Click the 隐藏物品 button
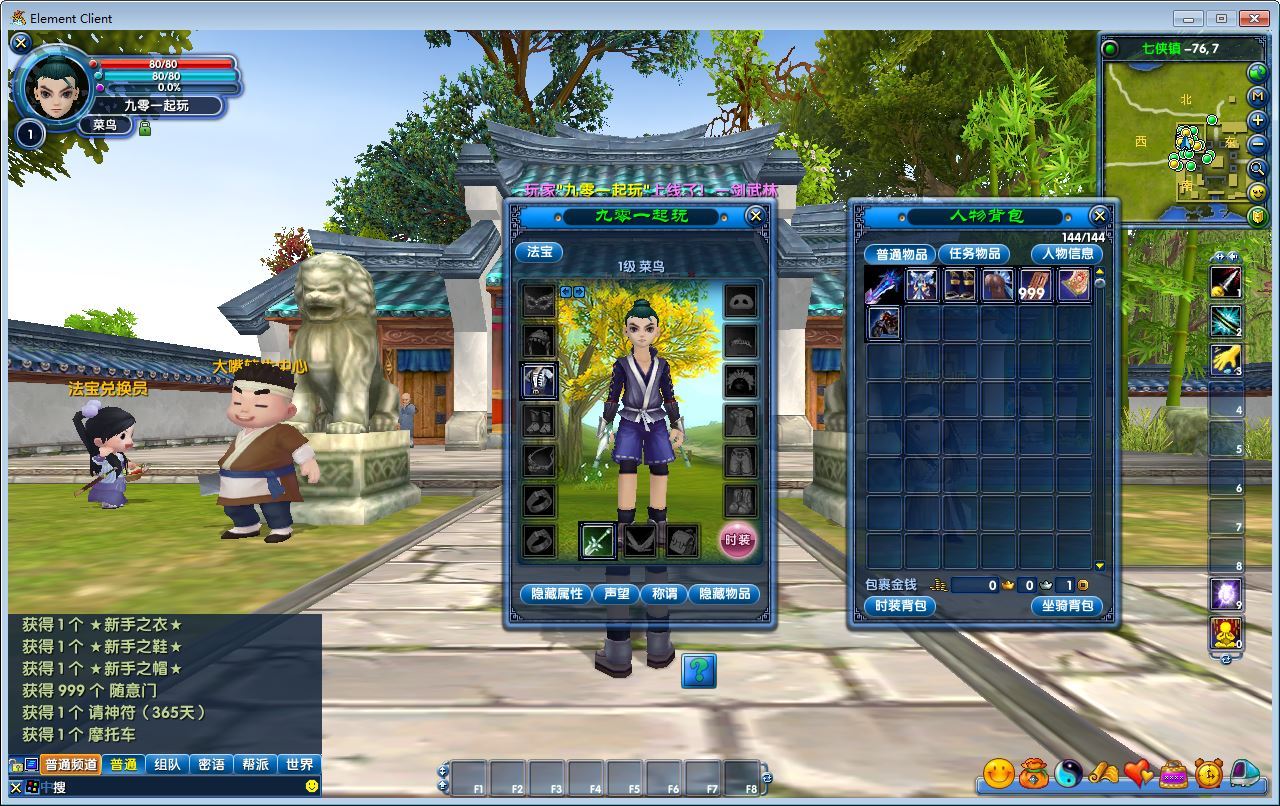The width and height of the screenshot is (1280, 806). click(724, 594)
